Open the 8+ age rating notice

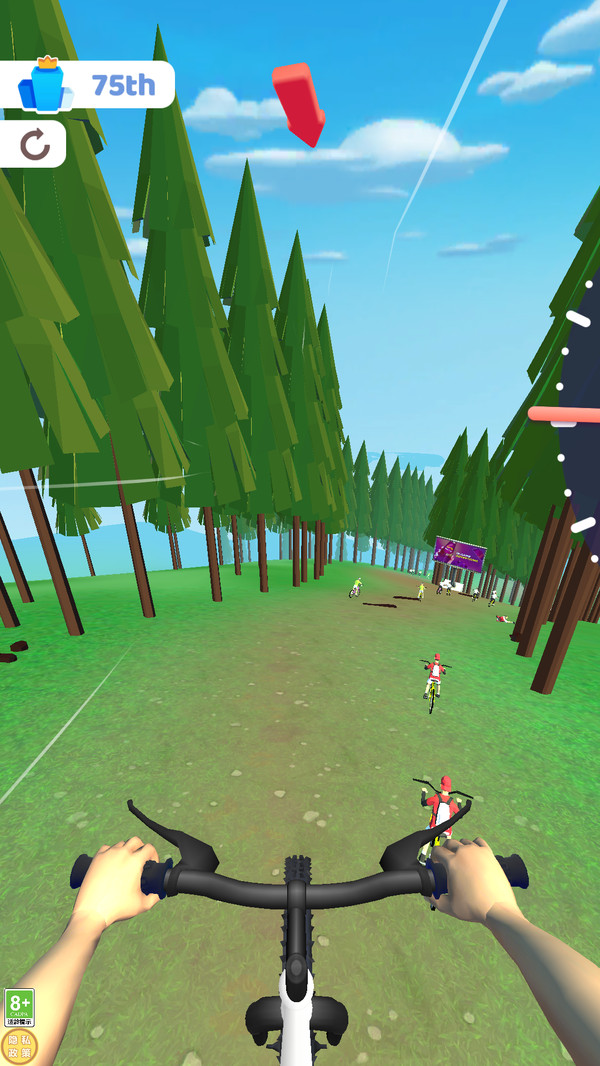pyautogui.click(x=19, y=1008)
